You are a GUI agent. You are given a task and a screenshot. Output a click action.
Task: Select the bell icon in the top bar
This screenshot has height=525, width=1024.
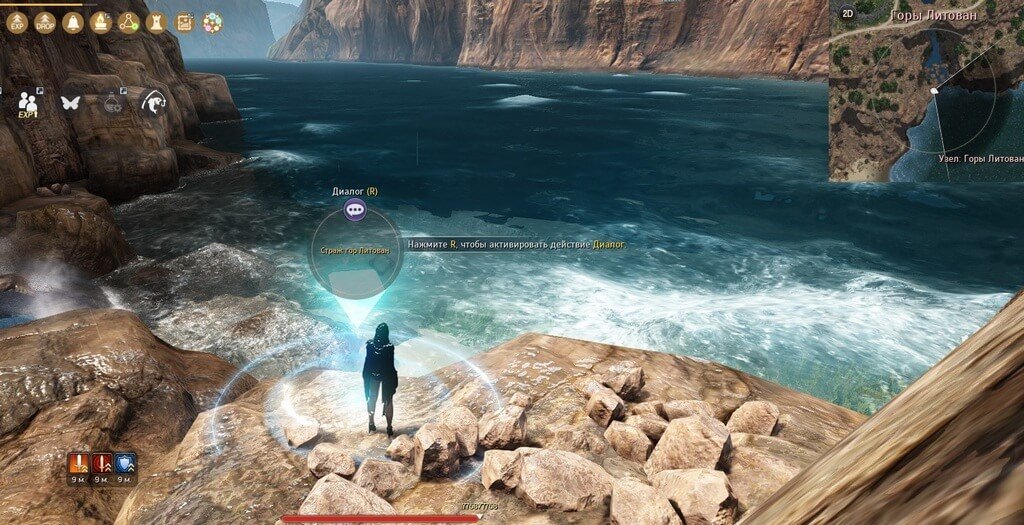click(x=73, y=22)
